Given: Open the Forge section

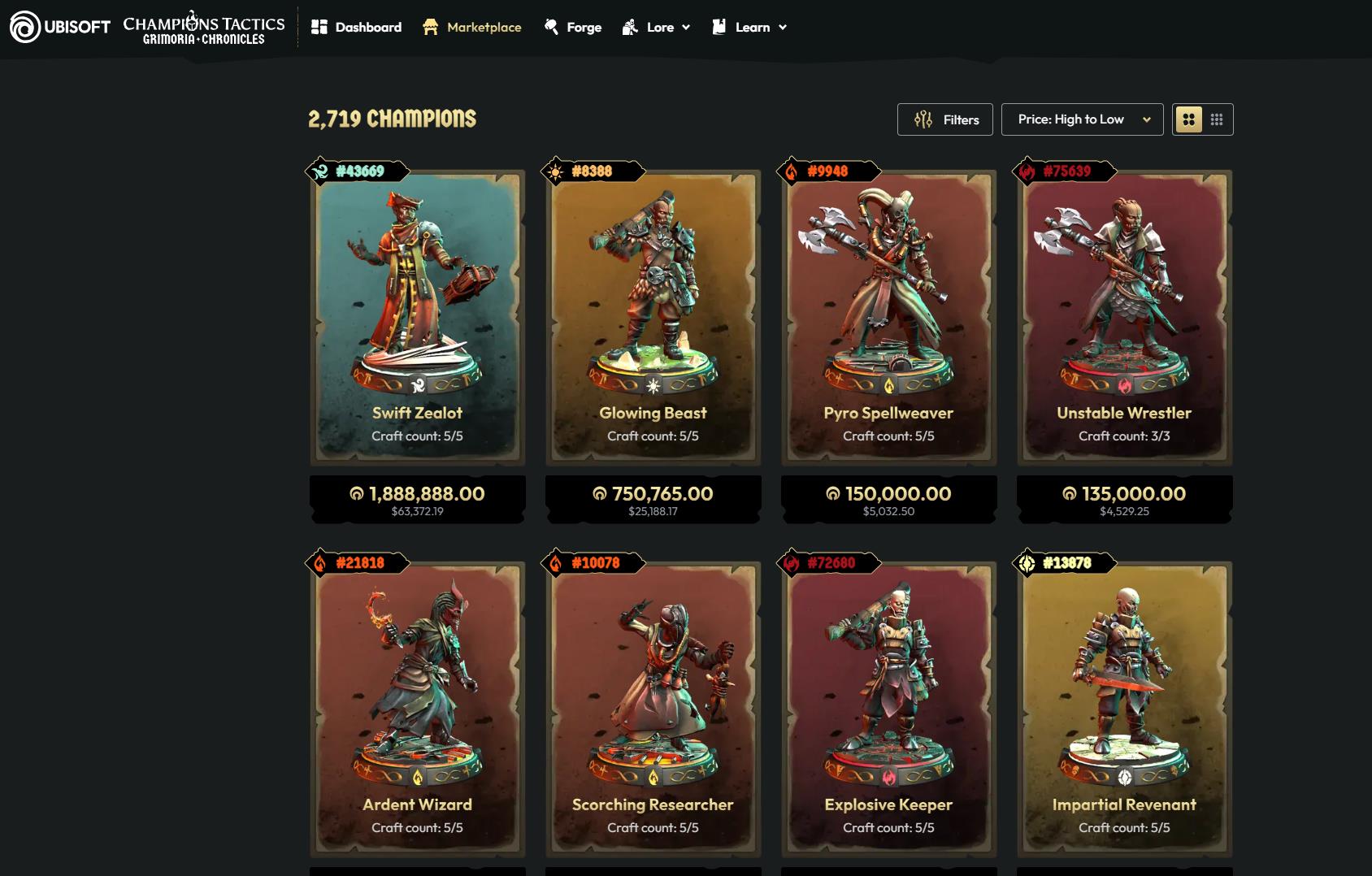Looking at the screenshot, I should [x=573, y=27].
